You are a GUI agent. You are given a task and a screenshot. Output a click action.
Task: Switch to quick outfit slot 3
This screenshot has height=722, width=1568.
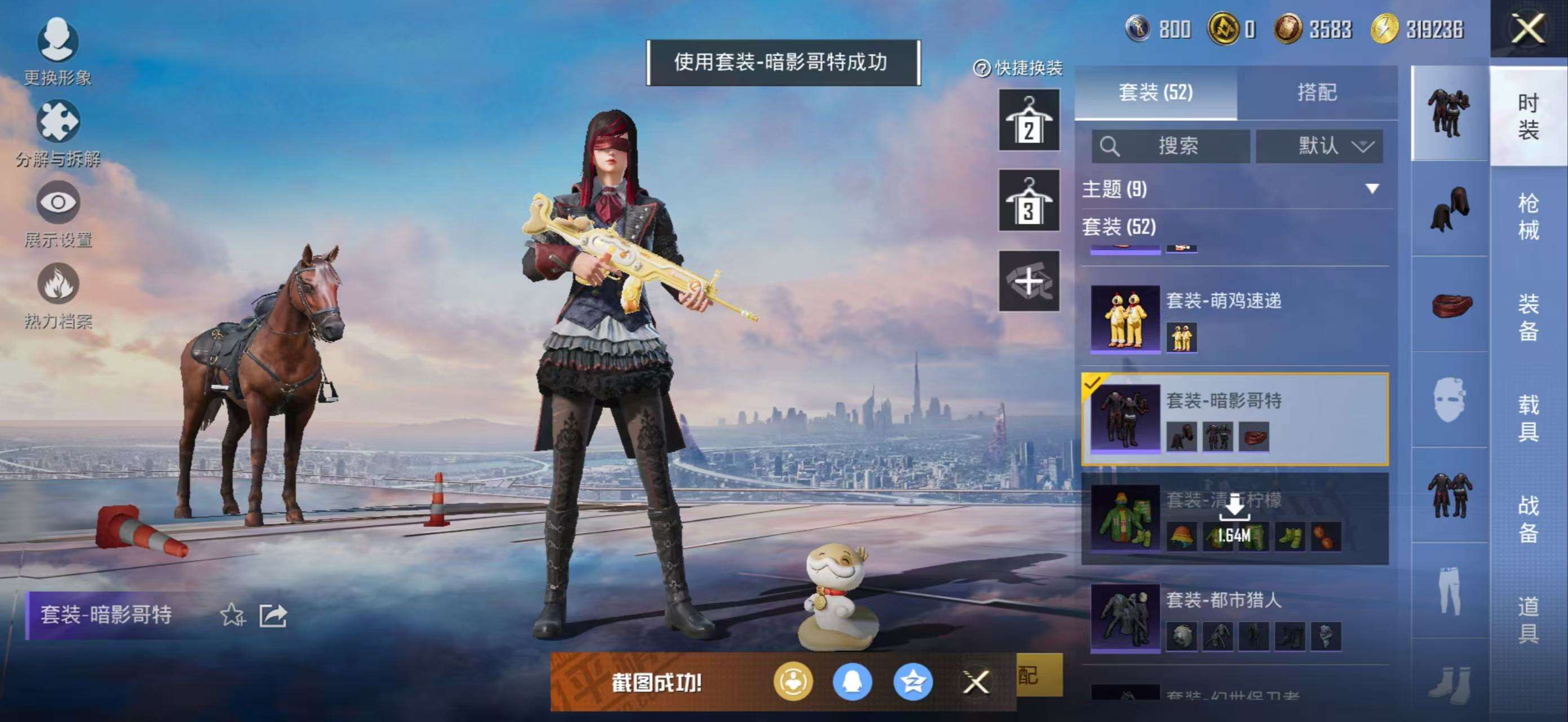tap(1028, 200)
